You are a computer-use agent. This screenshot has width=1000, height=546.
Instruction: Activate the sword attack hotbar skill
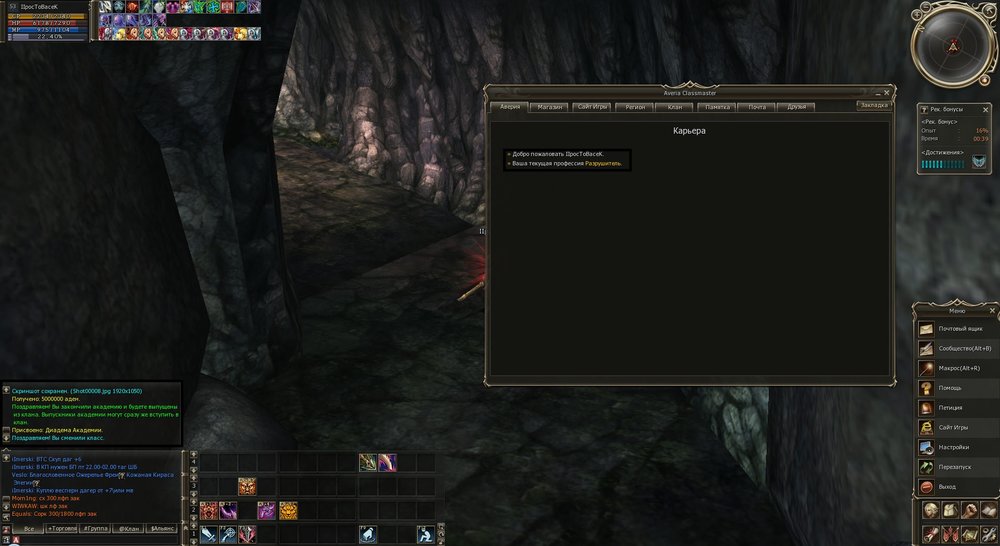208,535
